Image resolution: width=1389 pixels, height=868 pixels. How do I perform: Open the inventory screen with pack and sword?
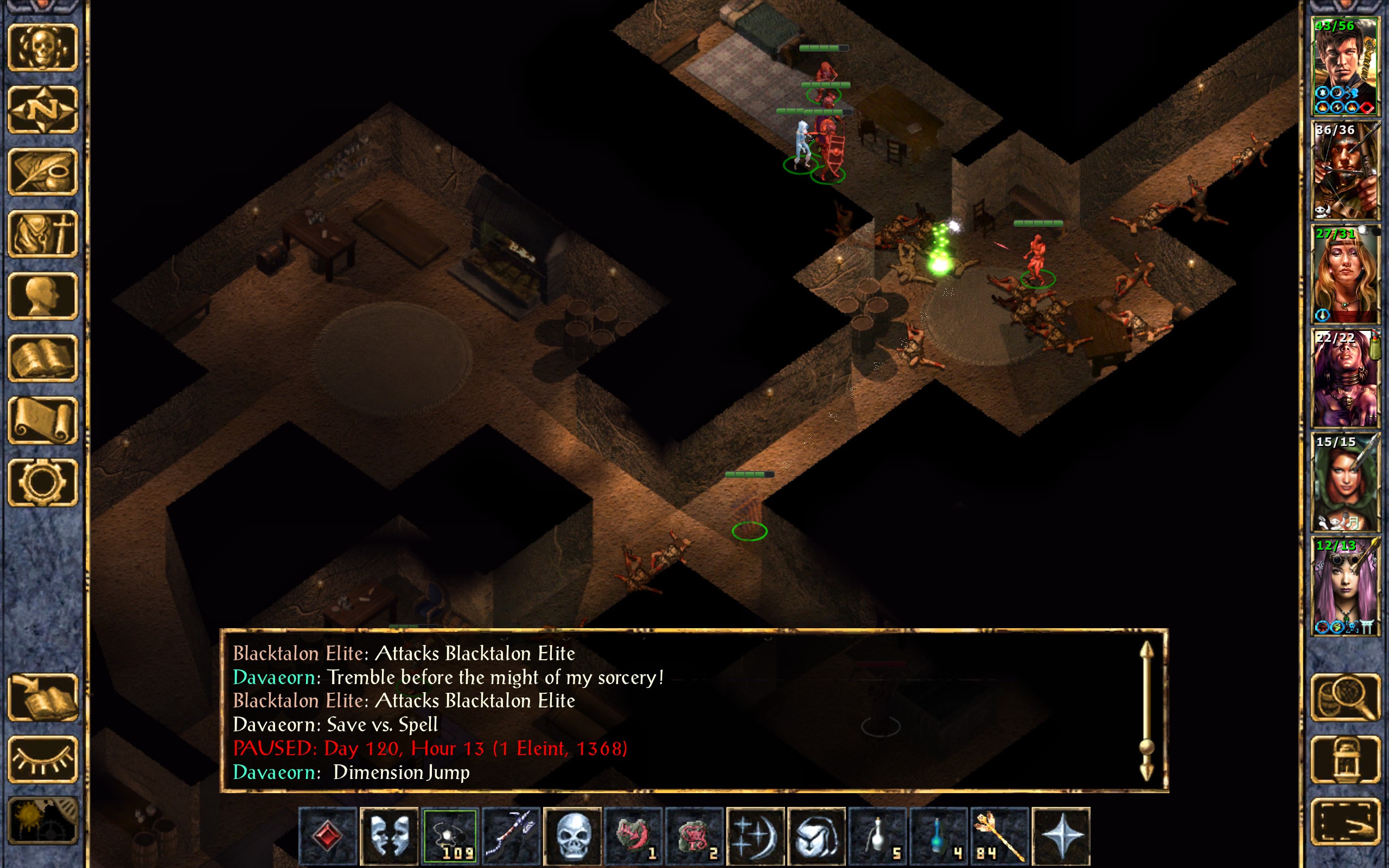point(43,234)
